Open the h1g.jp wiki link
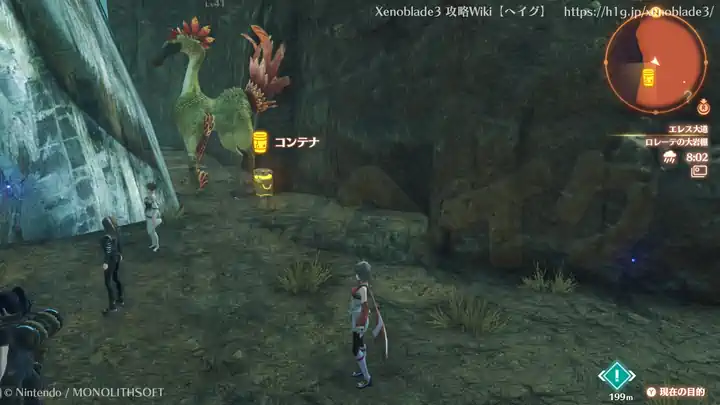The image size is (720, 405). [x=637, y=12]
